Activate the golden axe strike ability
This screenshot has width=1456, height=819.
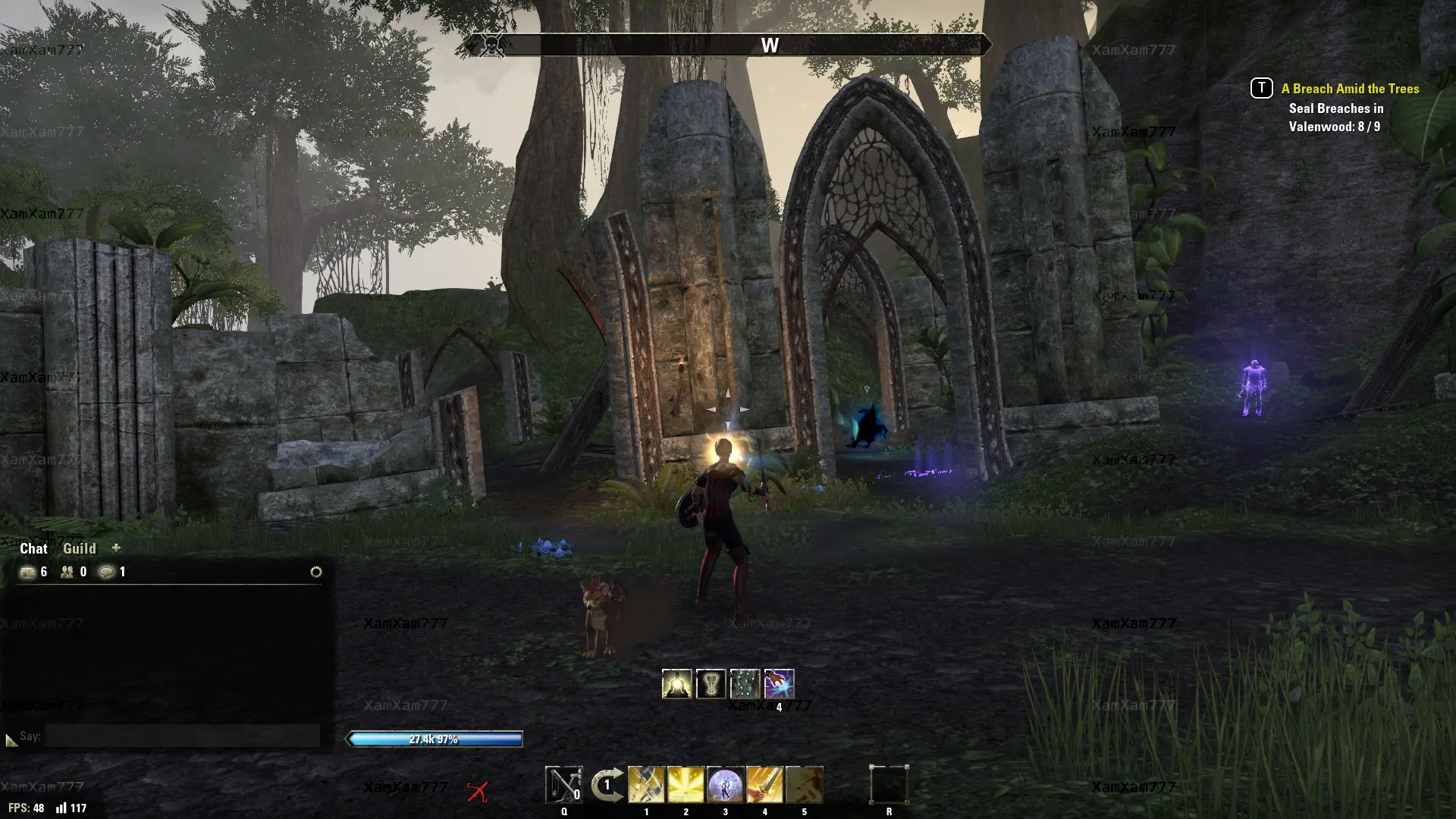646,785
